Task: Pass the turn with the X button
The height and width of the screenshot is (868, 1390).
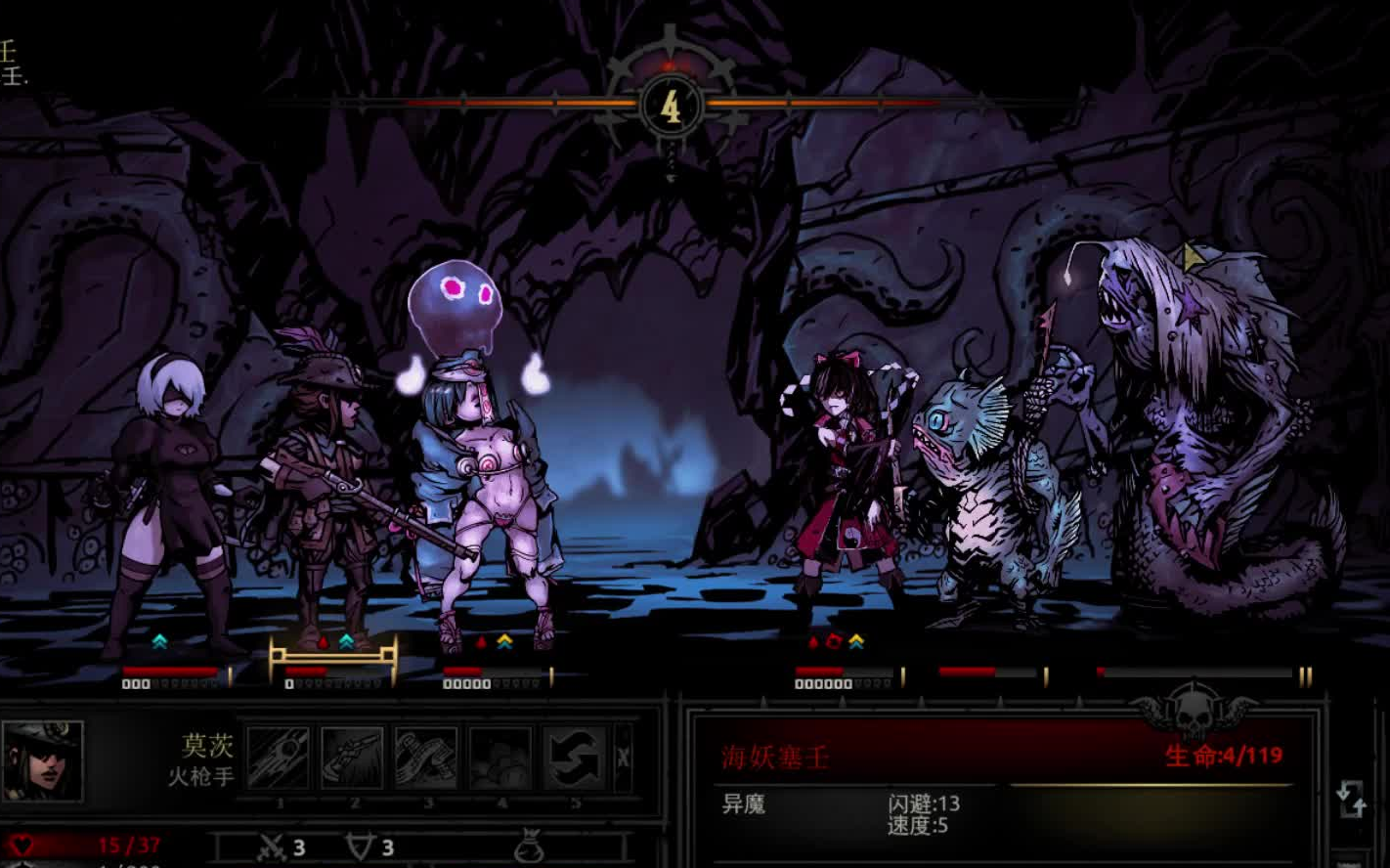Action: click(623, 757)
